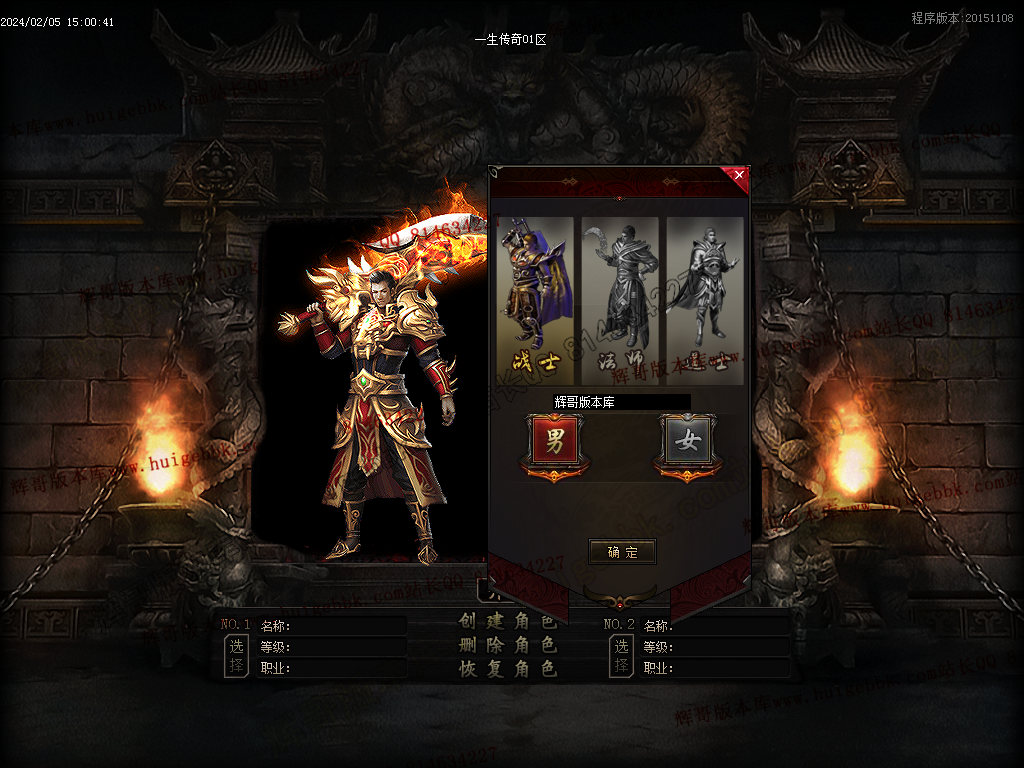Choose the Mage (法师) class portrait
This screenshot has width=1024, height=768.
click(x=621, y=300)
